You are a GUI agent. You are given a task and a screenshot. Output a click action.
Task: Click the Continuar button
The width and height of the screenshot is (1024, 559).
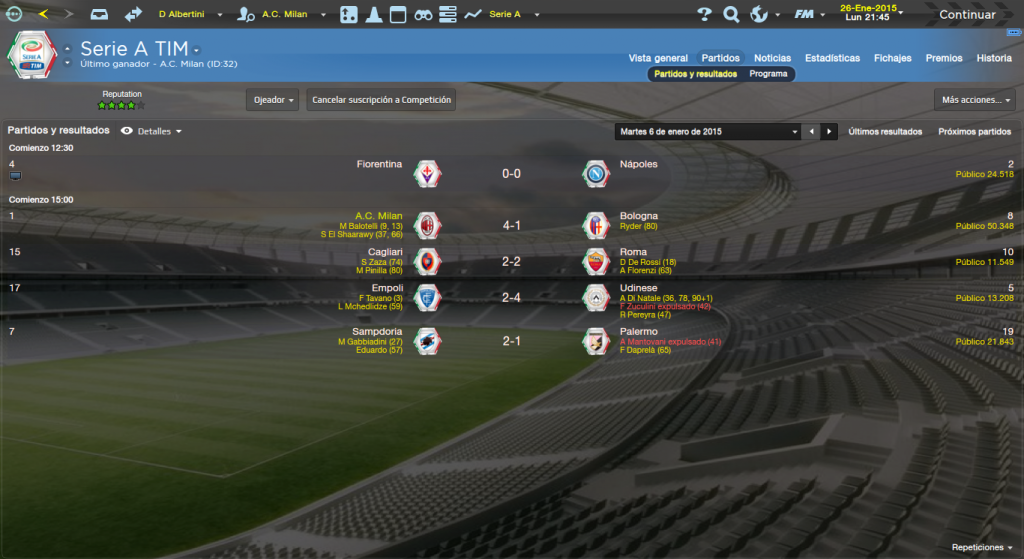click(x=966, y=15)
